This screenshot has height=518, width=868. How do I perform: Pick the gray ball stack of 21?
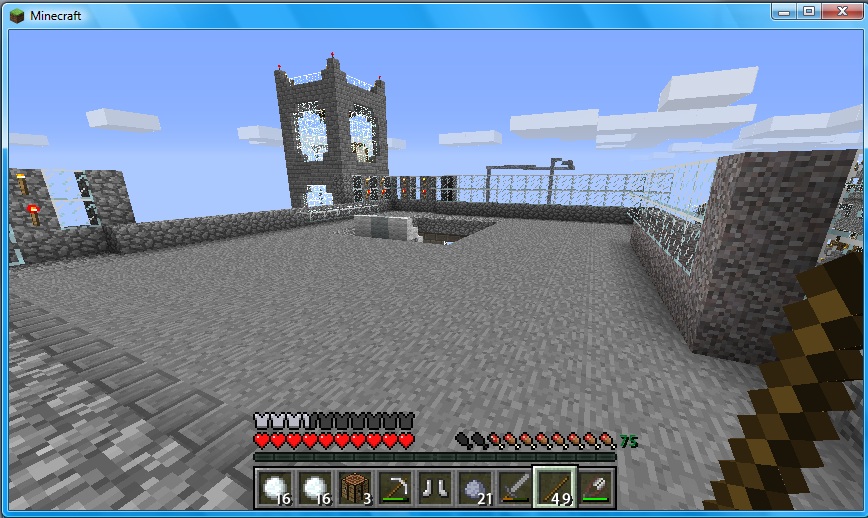click(475, 488)
